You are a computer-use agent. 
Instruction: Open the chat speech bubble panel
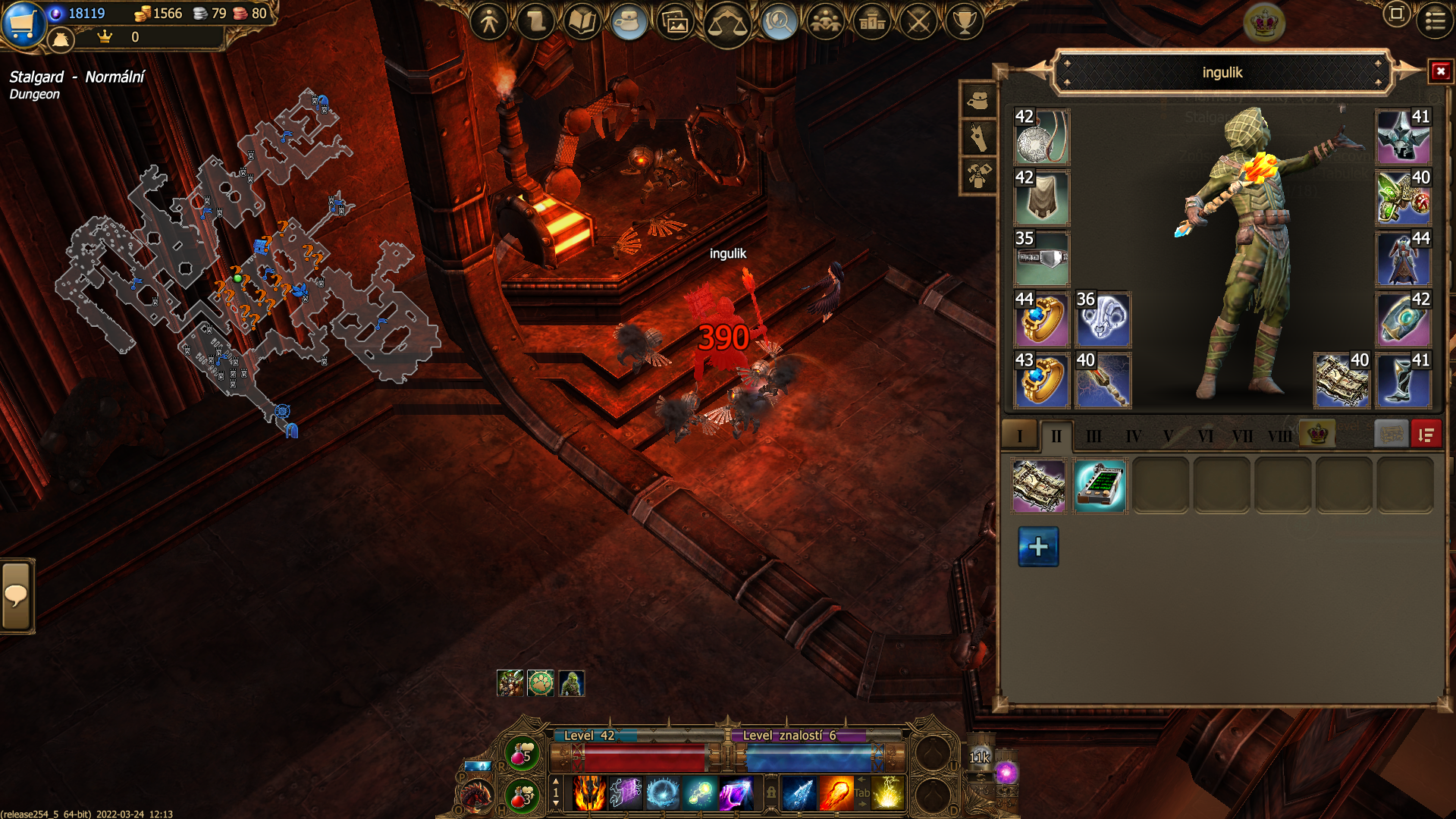(x=16, y=596)
